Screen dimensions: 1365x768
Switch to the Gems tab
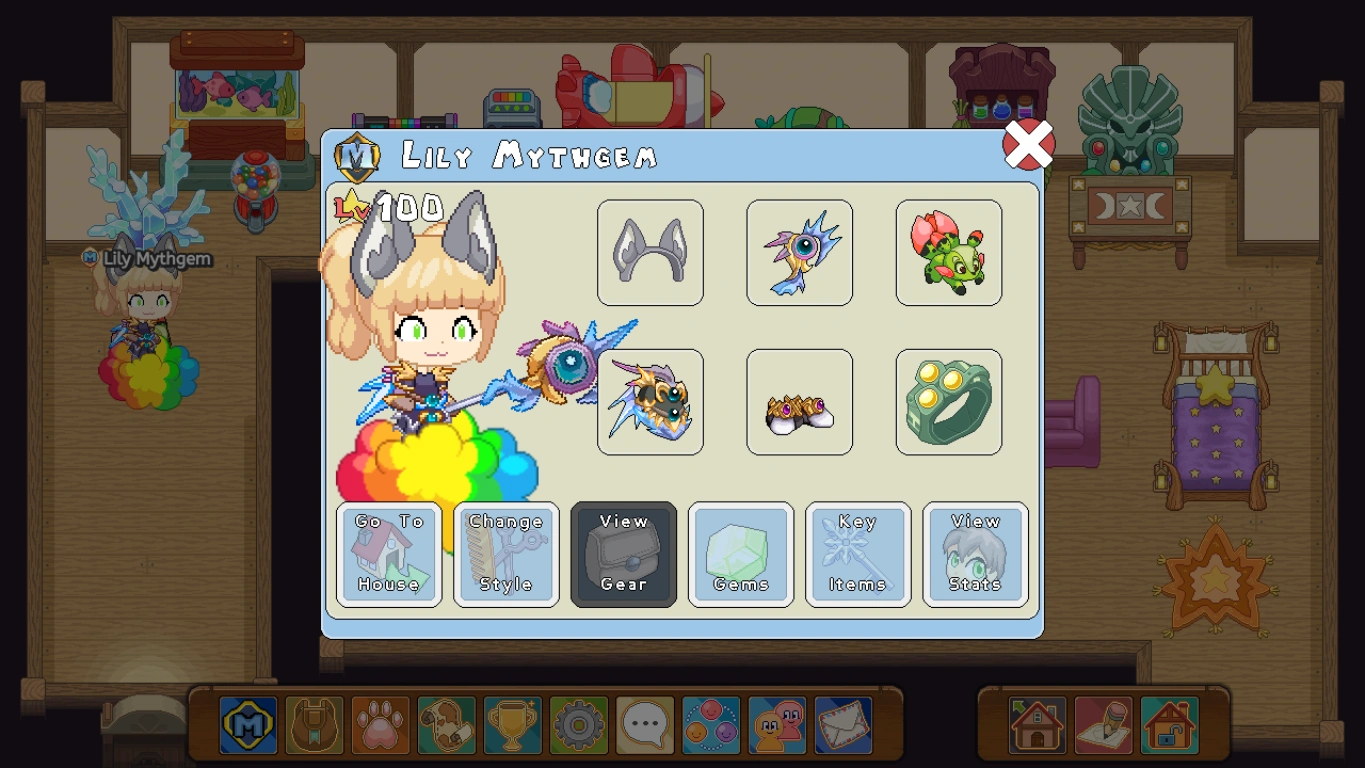tap(741, 555)
